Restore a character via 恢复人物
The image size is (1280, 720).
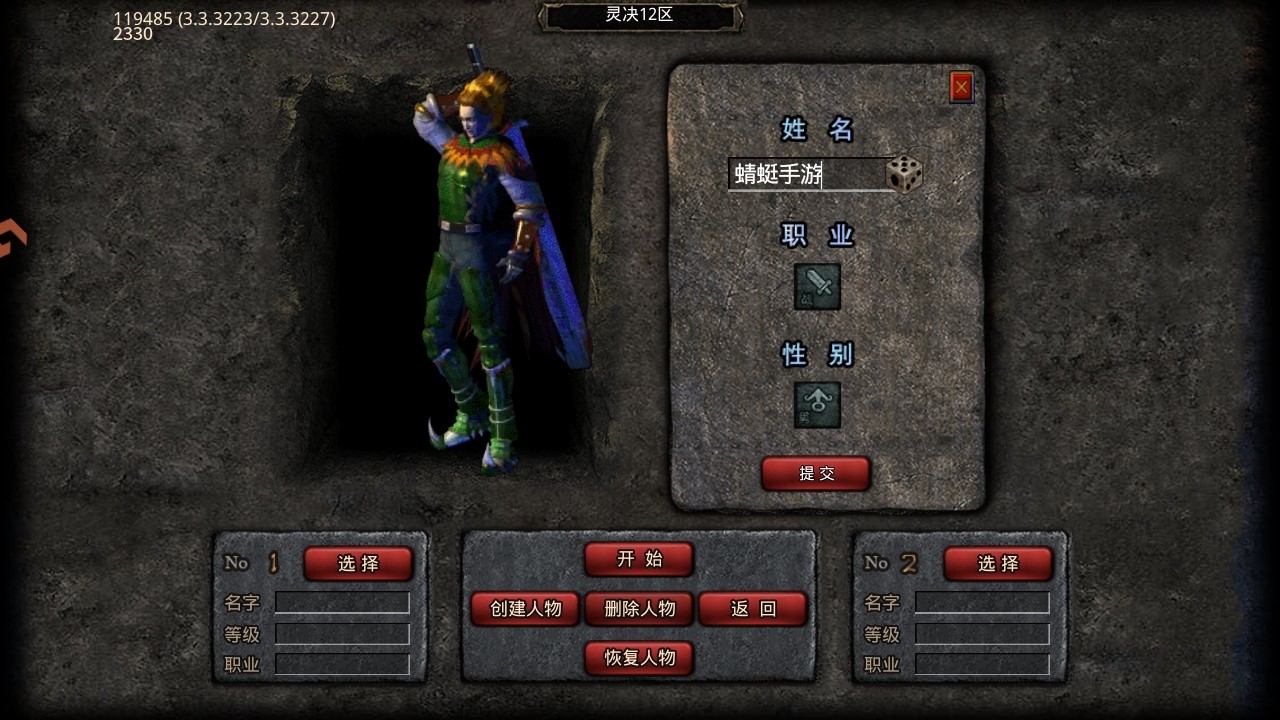(639, 658)
